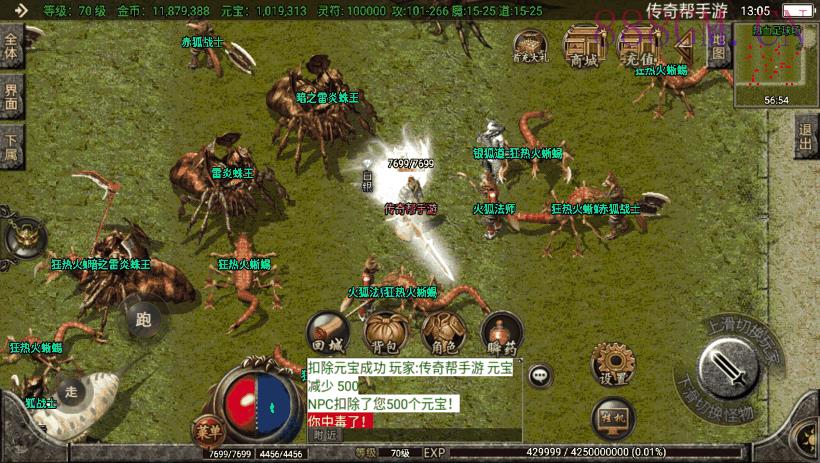Switch to the 附近 nearby chat channel
Image resolution: width=820 pixels, height=463 pixels.
click(x=325, y=435)
